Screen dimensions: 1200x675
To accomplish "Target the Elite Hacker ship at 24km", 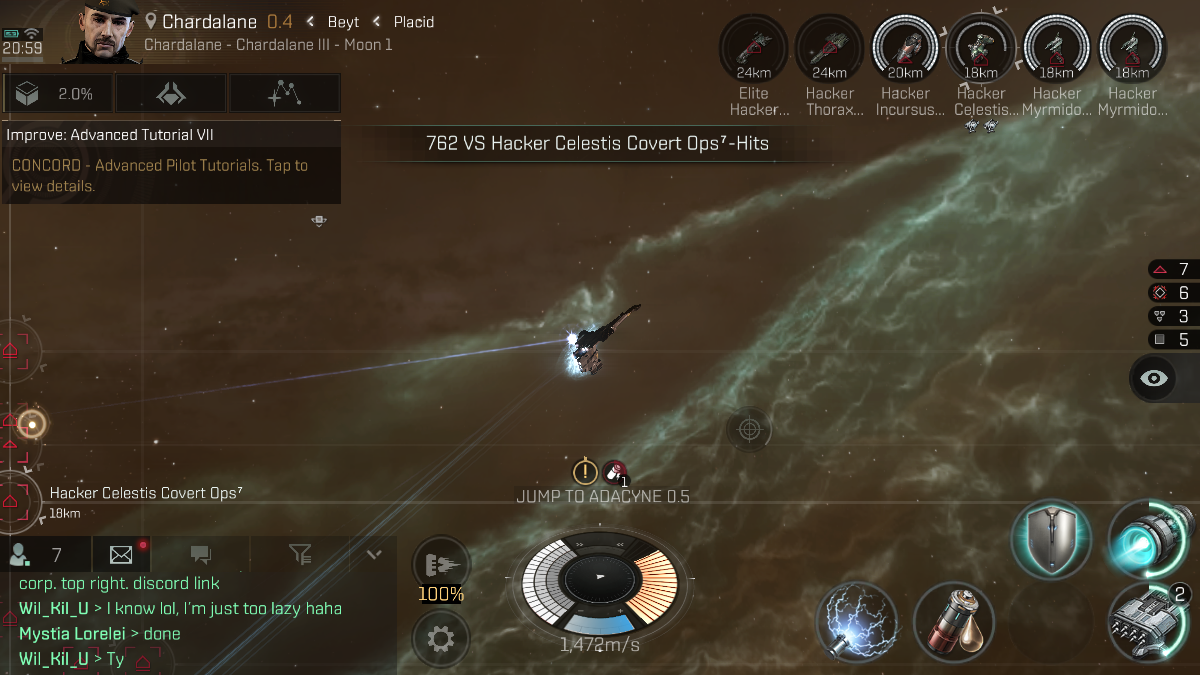I will 754,48.
